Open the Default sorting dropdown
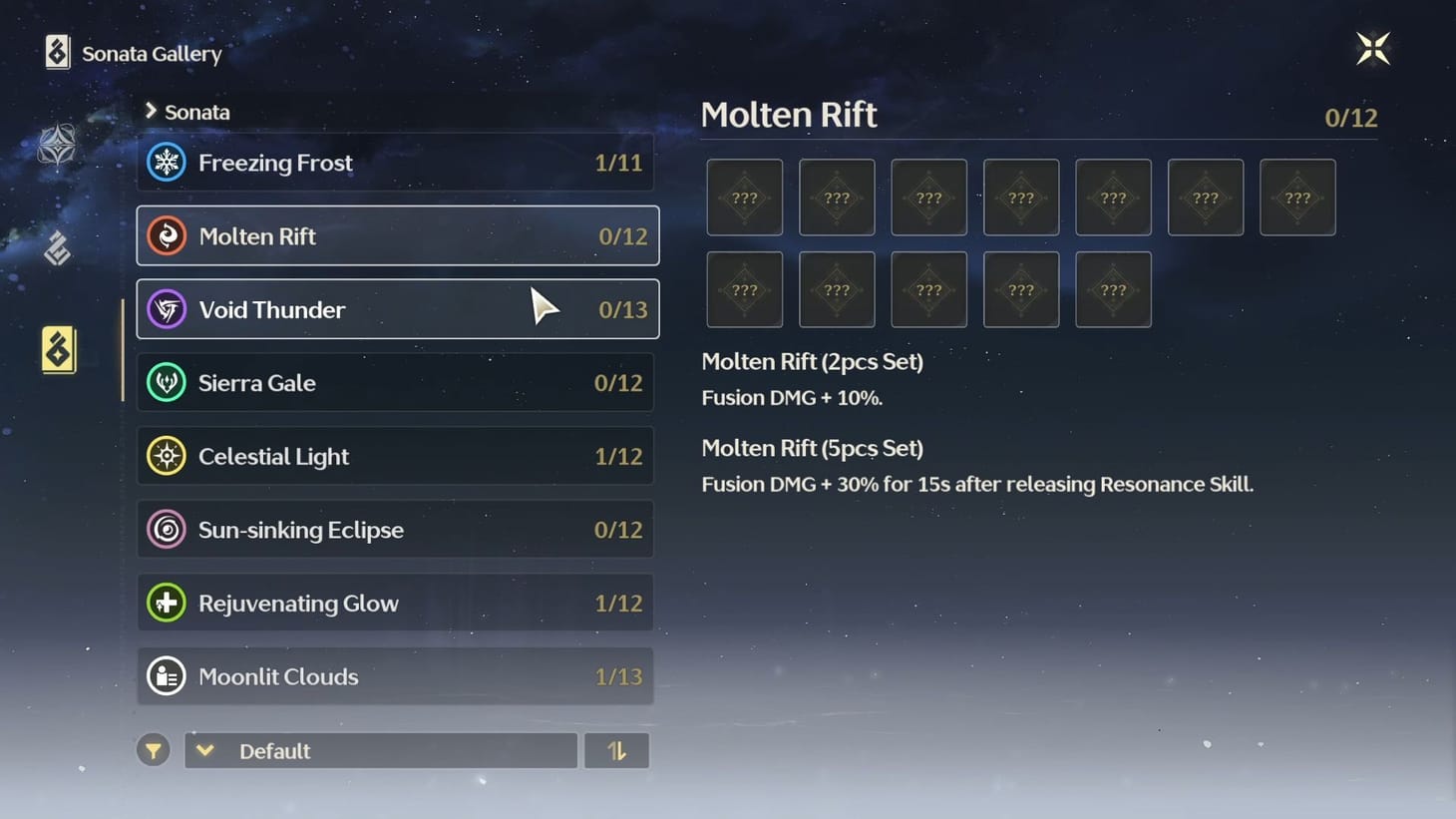1456x819 pixels. 379,750
